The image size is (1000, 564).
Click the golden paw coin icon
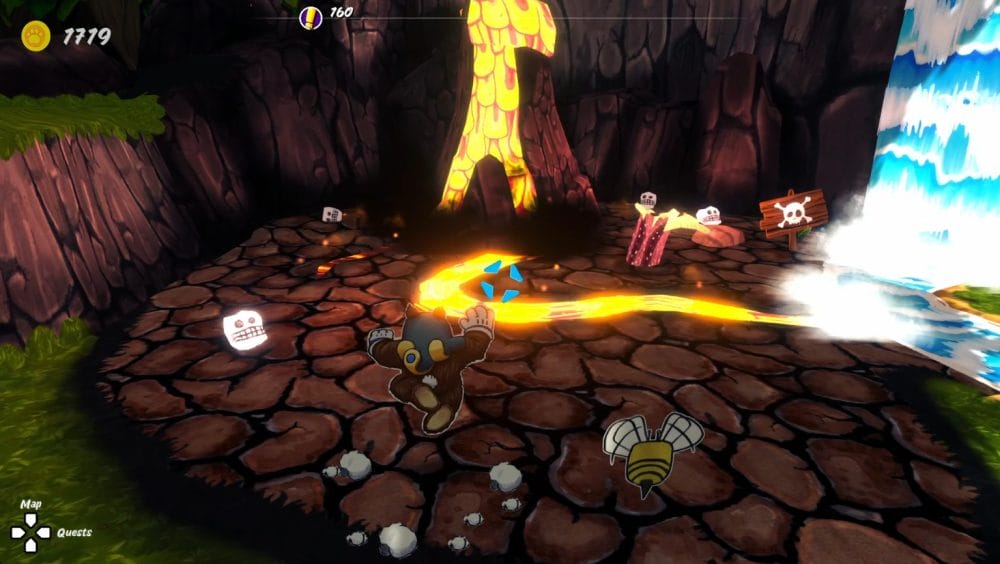(x=36, y=37)
